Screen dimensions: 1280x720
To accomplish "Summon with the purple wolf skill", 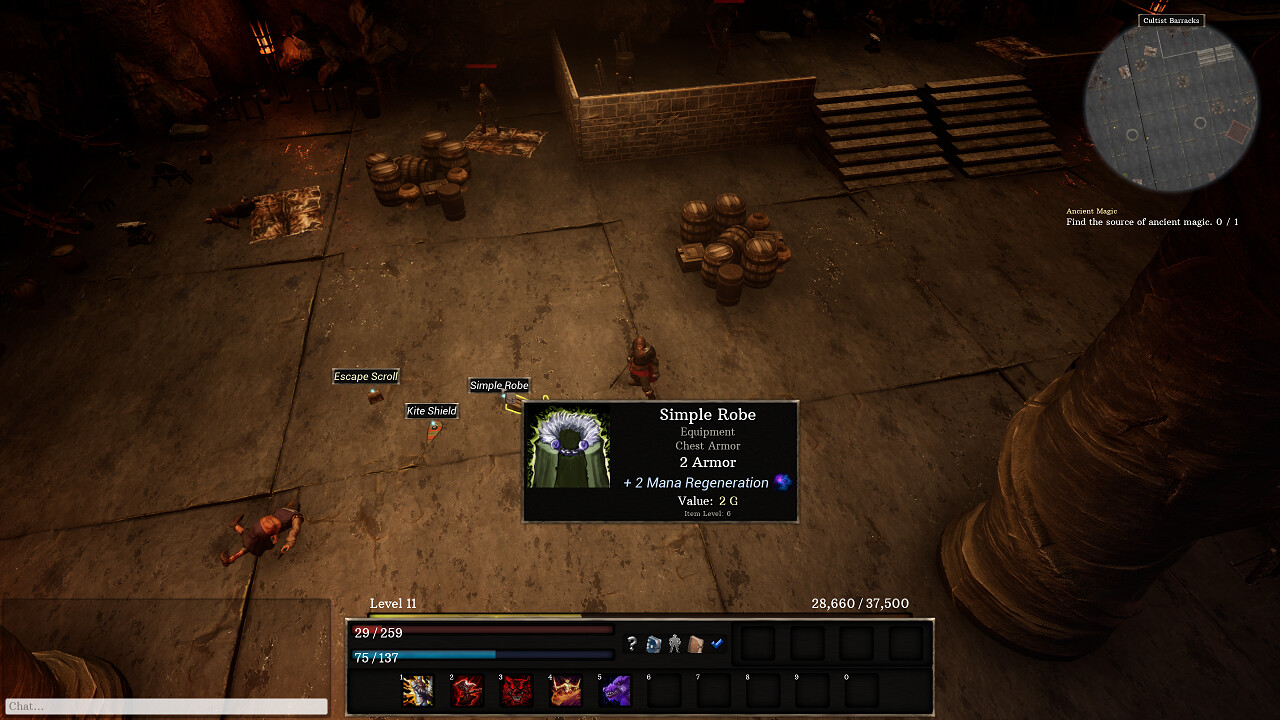I will point(616,691).
